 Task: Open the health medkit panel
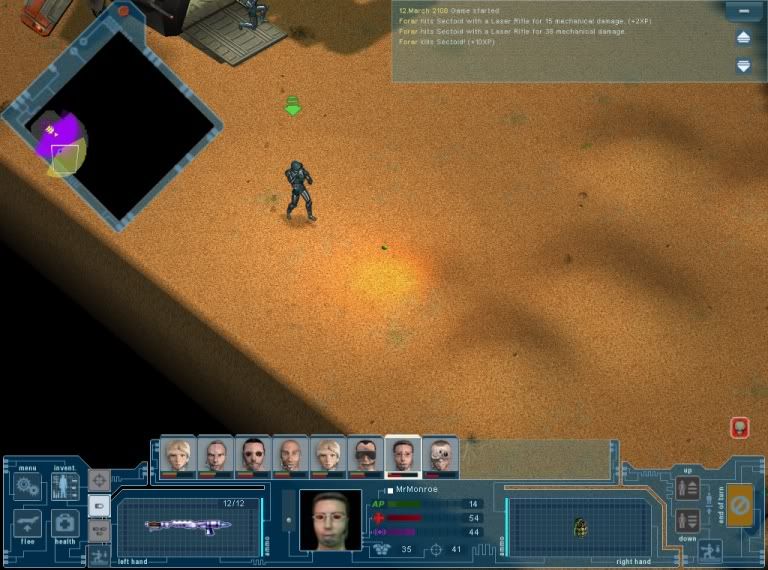(x=65, y=523)
